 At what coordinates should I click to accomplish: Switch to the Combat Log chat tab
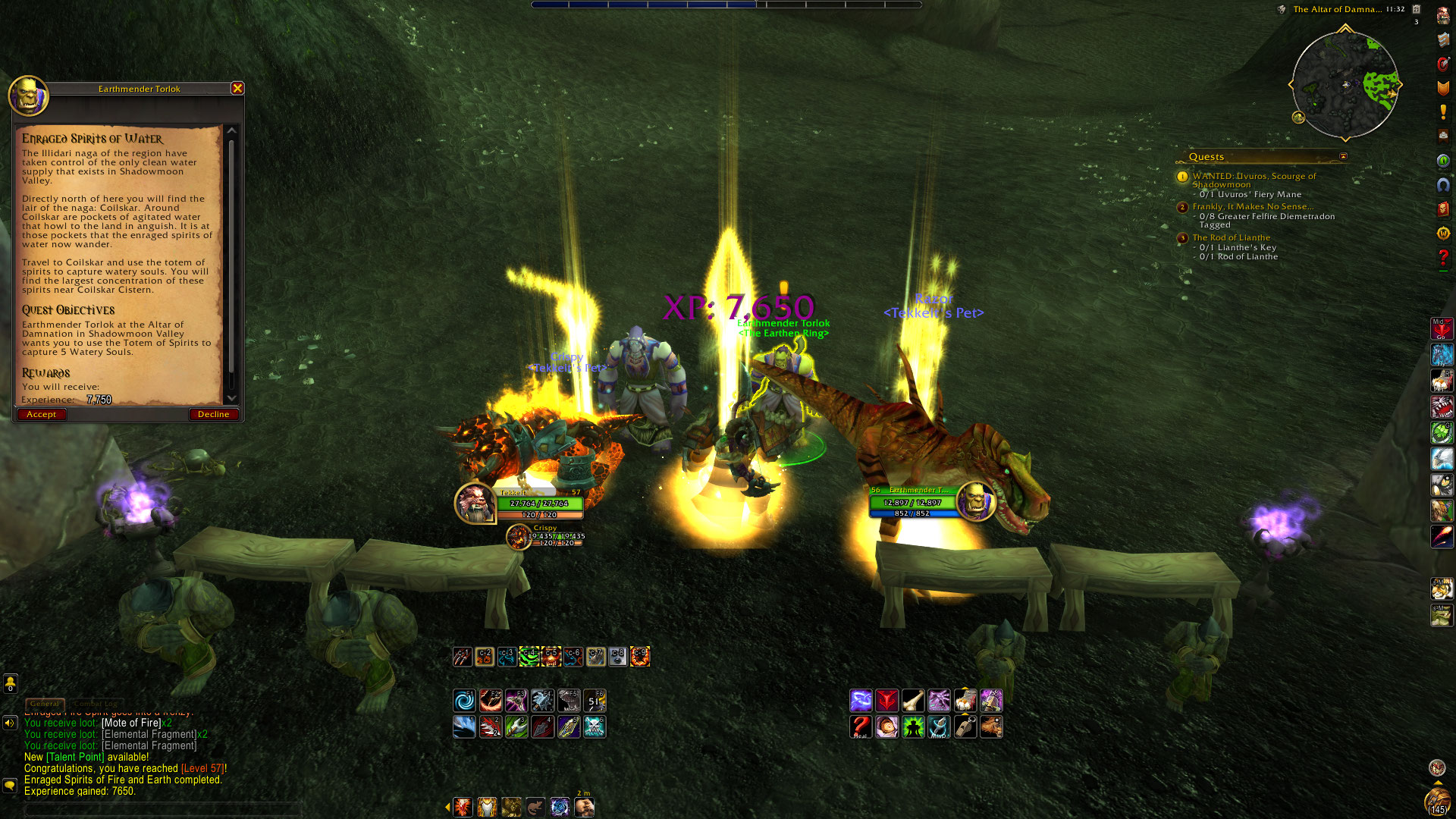click(96, 703)
